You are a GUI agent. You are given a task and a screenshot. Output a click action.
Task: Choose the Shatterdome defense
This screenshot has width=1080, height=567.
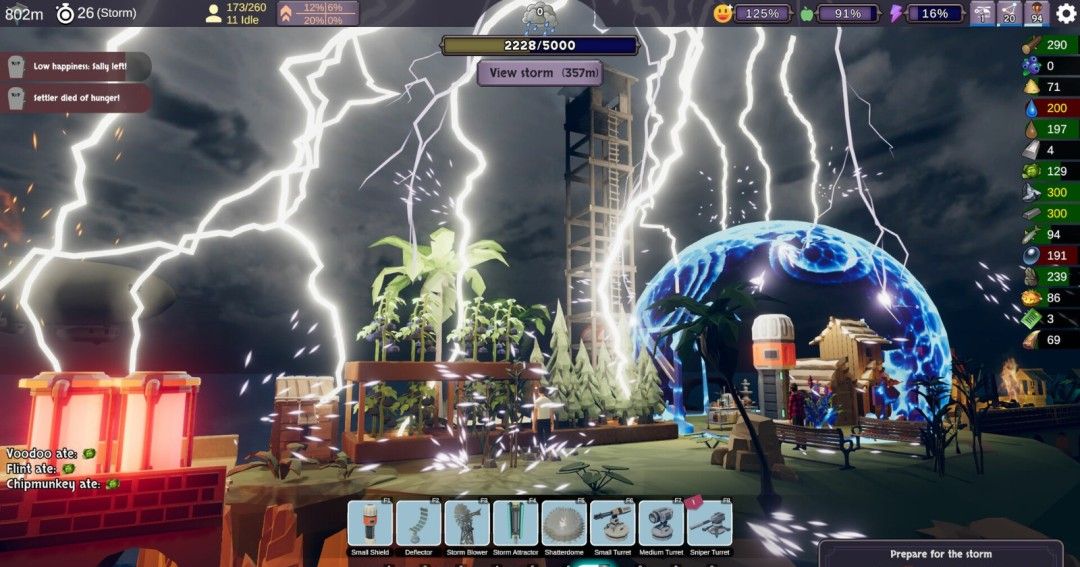click(564, 524)
